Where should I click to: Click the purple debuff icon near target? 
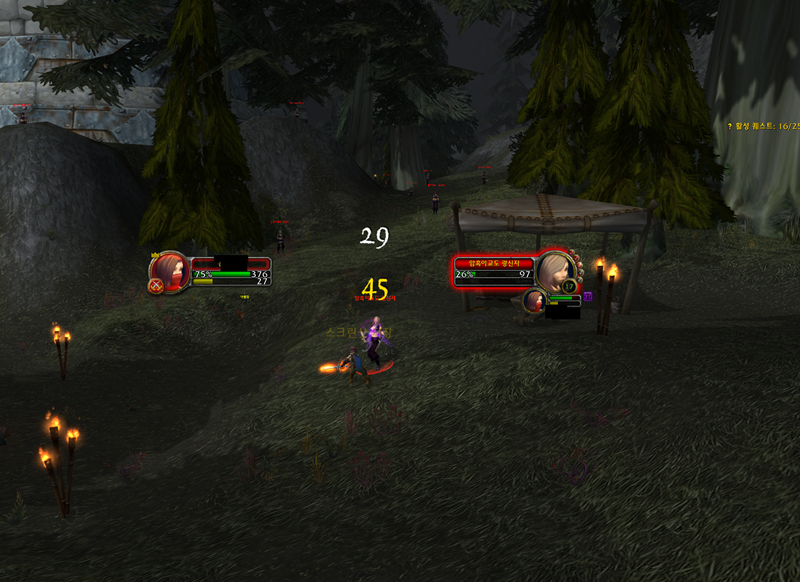pos(588,296)
